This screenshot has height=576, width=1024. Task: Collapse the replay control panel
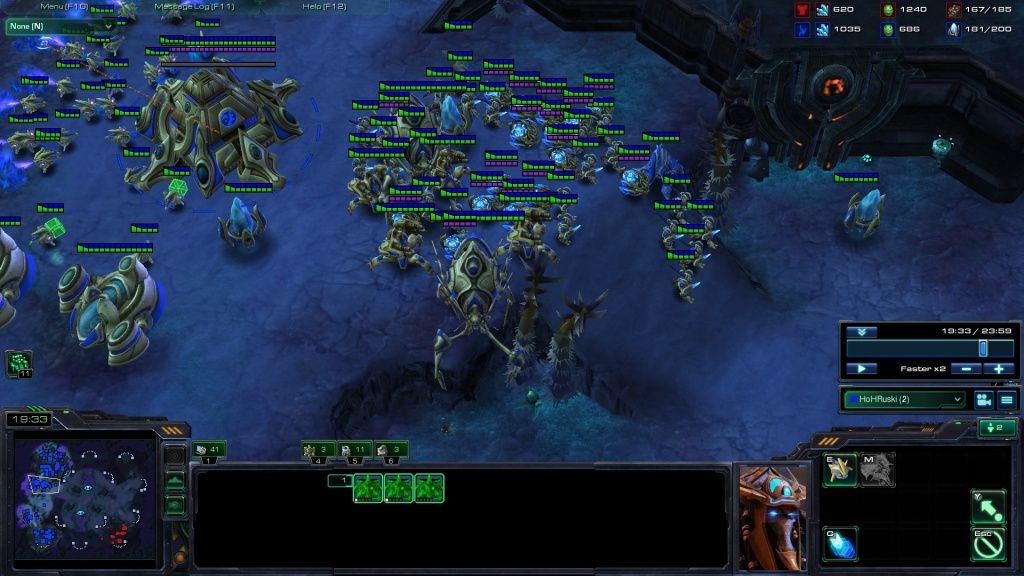coord(860,332)
